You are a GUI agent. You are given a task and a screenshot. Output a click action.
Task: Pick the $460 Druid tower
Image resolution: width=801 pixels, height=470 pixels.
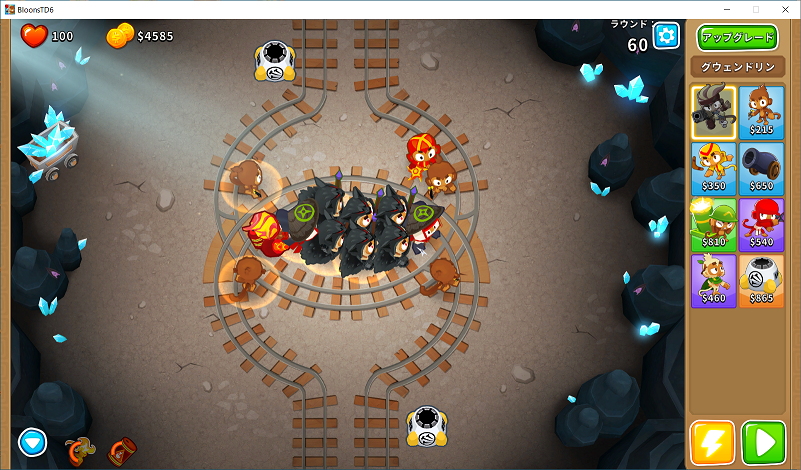[713, 279]
